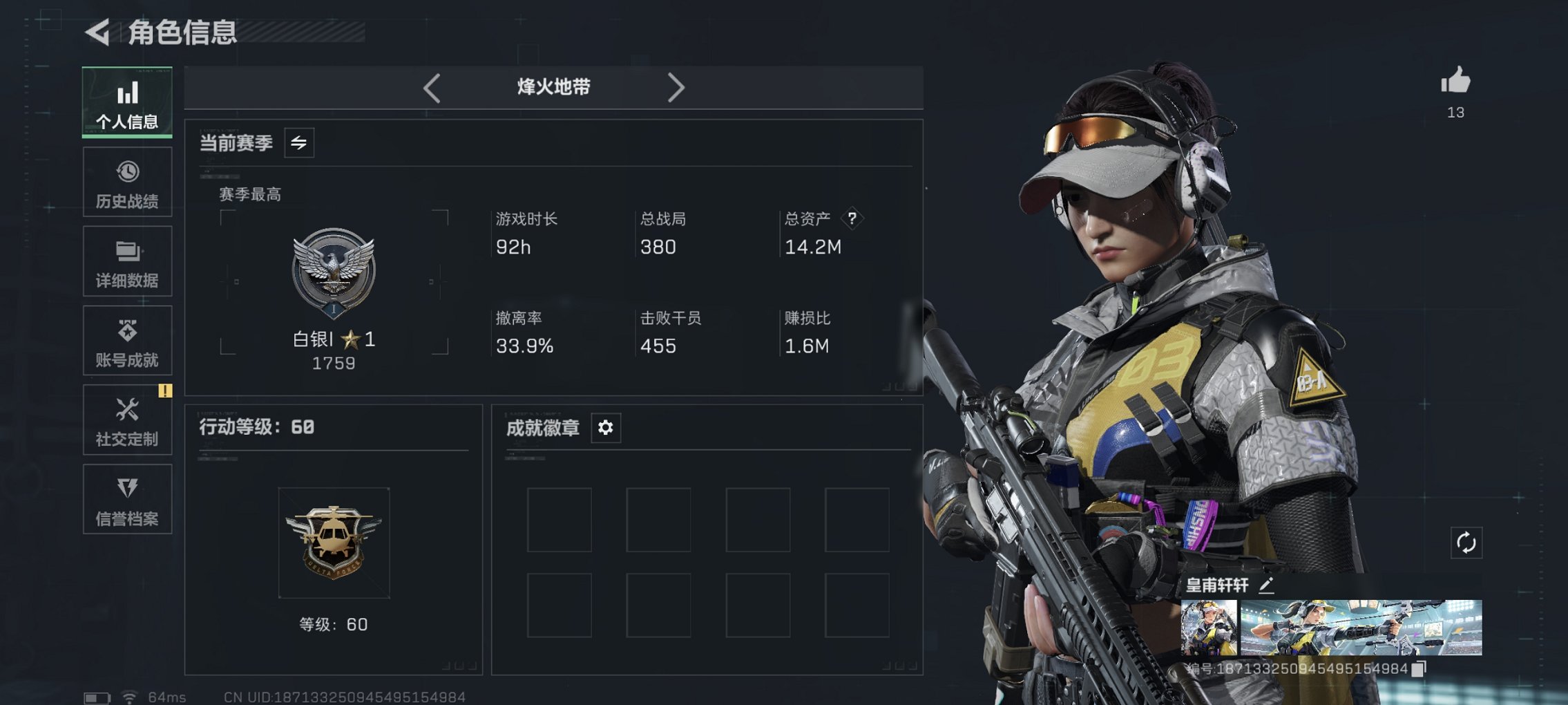Screen dimensions: 1568x705
Task: Open the 详细数据 detailed stats panel
Action: pyautogui.click(x=127, y=261)
